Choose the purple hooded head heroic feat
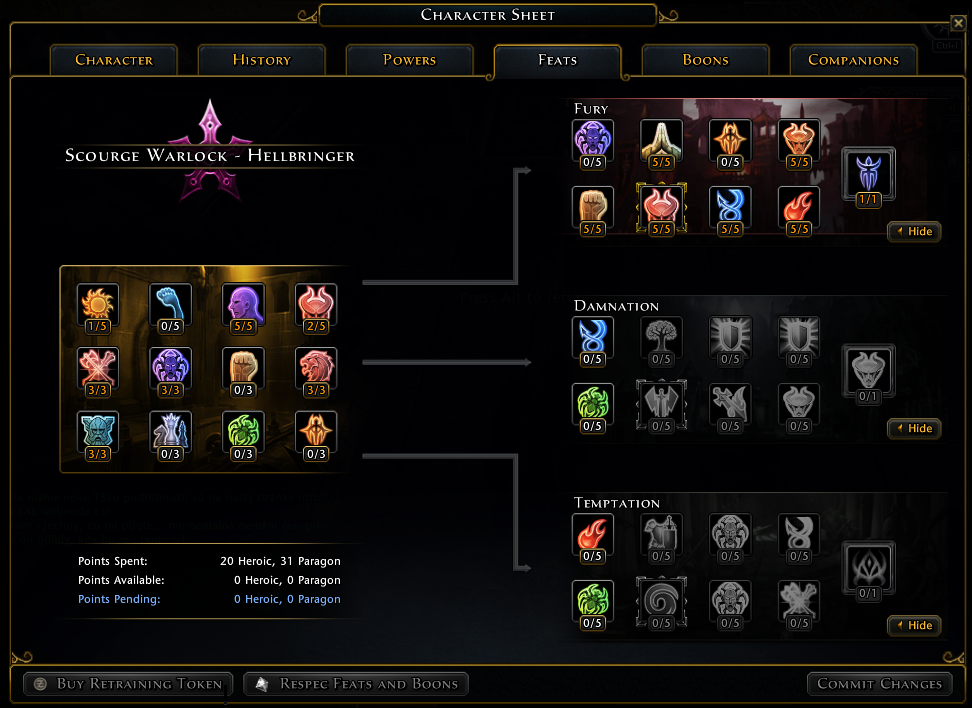Viewport: 972px width, 708px height. [243, 303]
